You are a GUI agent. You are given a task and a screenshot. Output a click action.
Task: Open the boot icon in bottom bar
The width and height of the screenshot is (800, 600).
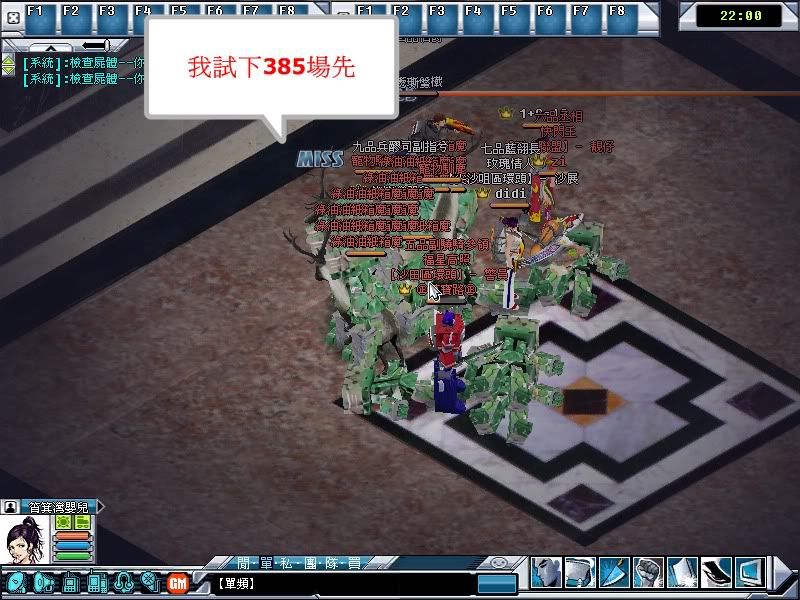click(x=717, y=571)
